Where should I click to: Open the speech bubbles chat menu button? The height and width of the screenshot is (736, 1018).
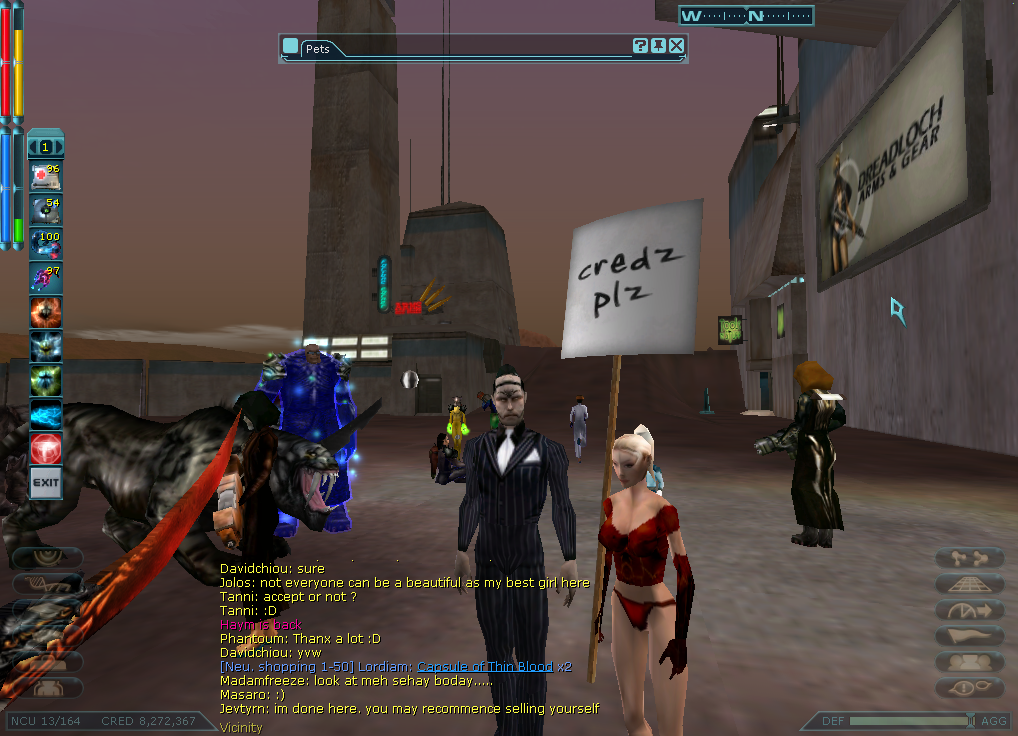pyautogui.click(x=969, y=688)
